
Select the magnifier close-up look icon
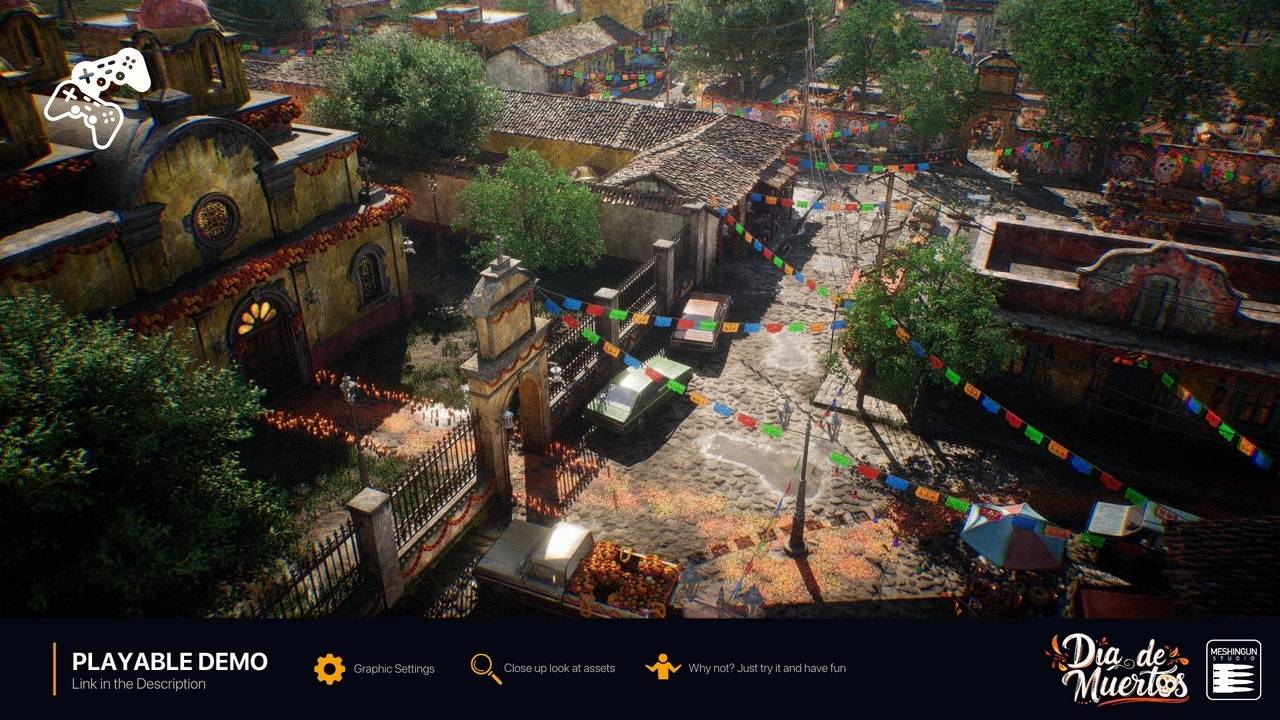coord(486,668)
